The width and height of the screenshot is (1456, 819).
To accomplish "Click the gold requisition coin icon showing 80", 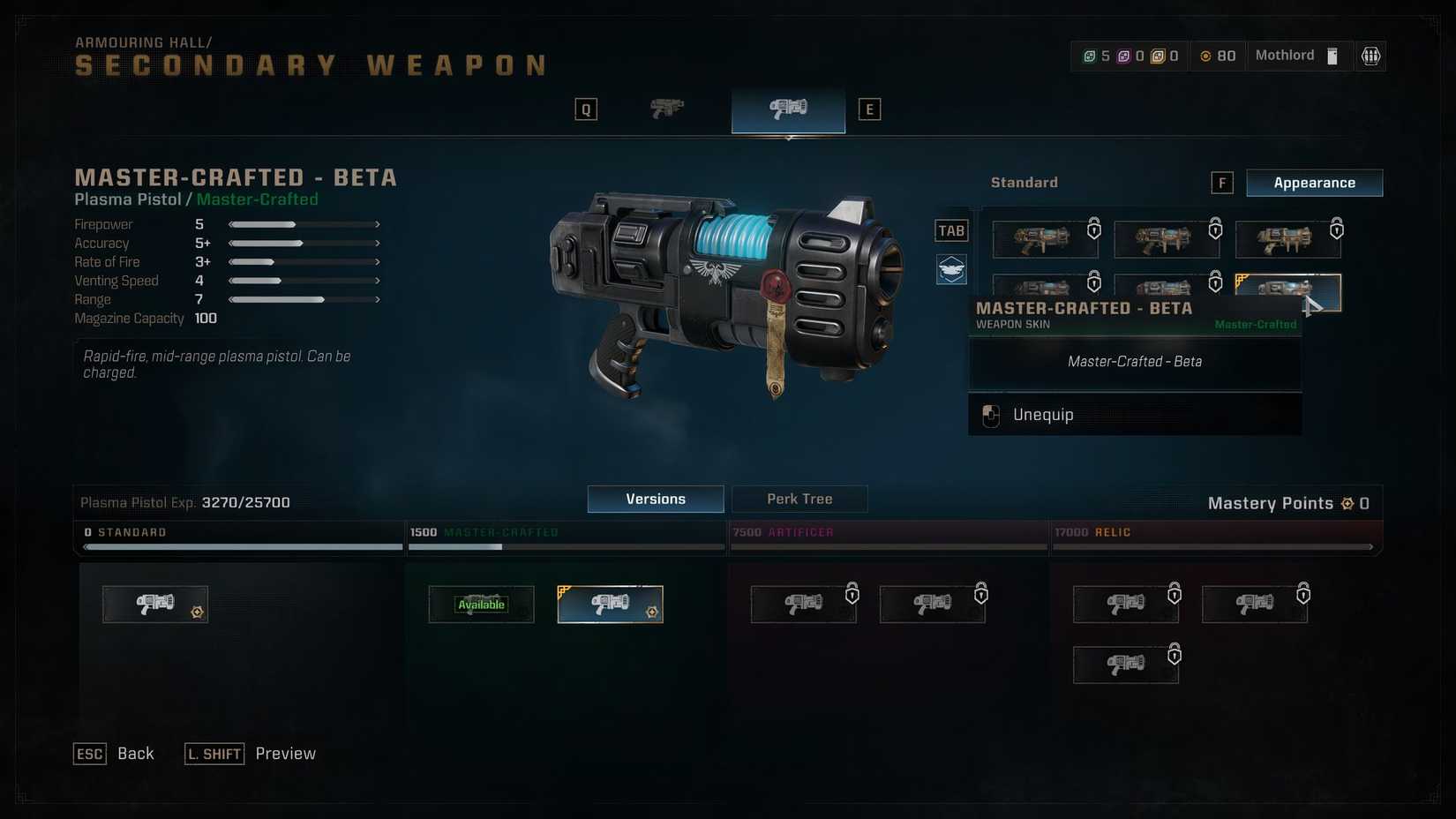I will (x=1206, y=55).
